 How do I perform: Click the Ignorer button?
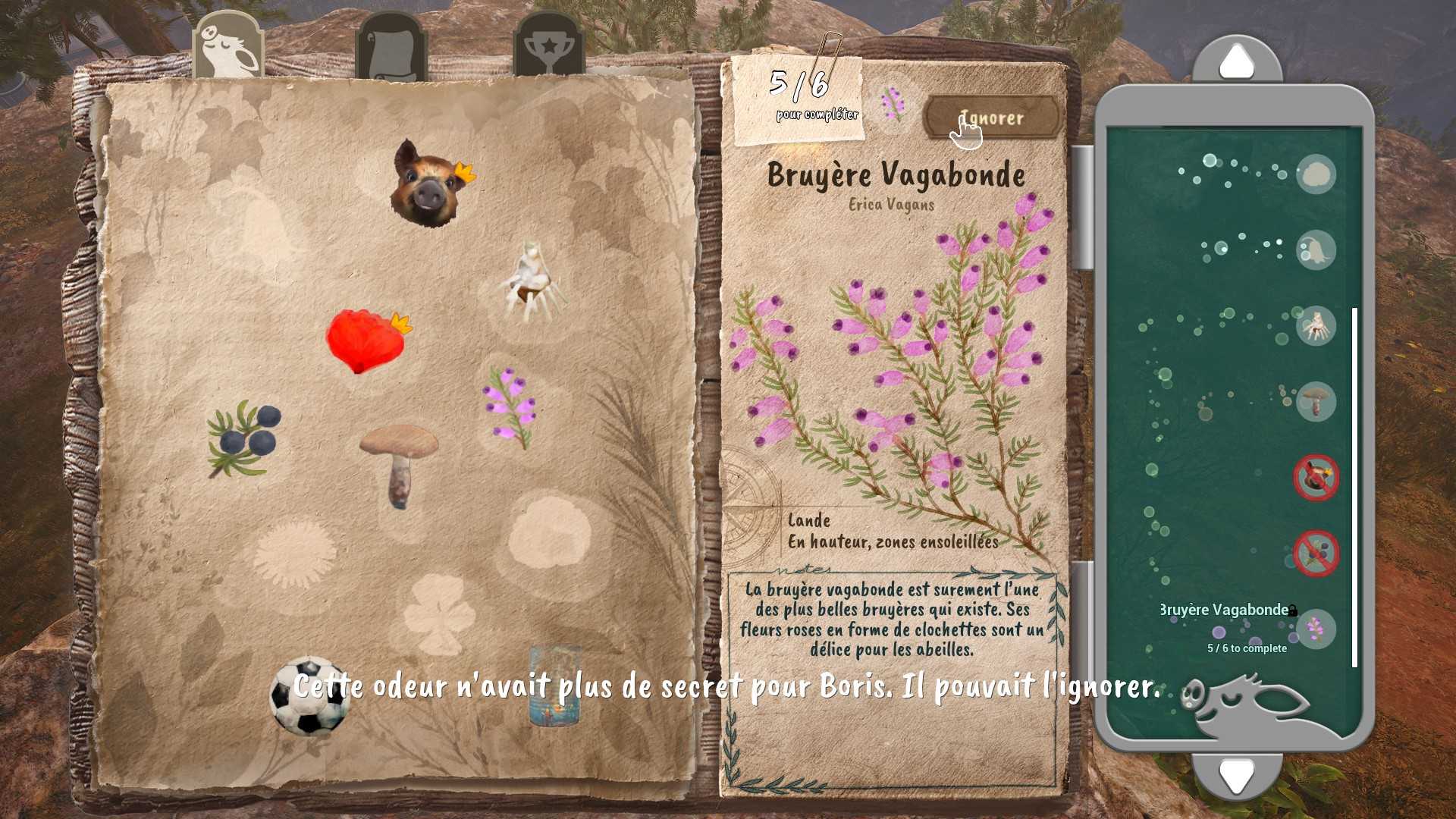pos(992,118)
